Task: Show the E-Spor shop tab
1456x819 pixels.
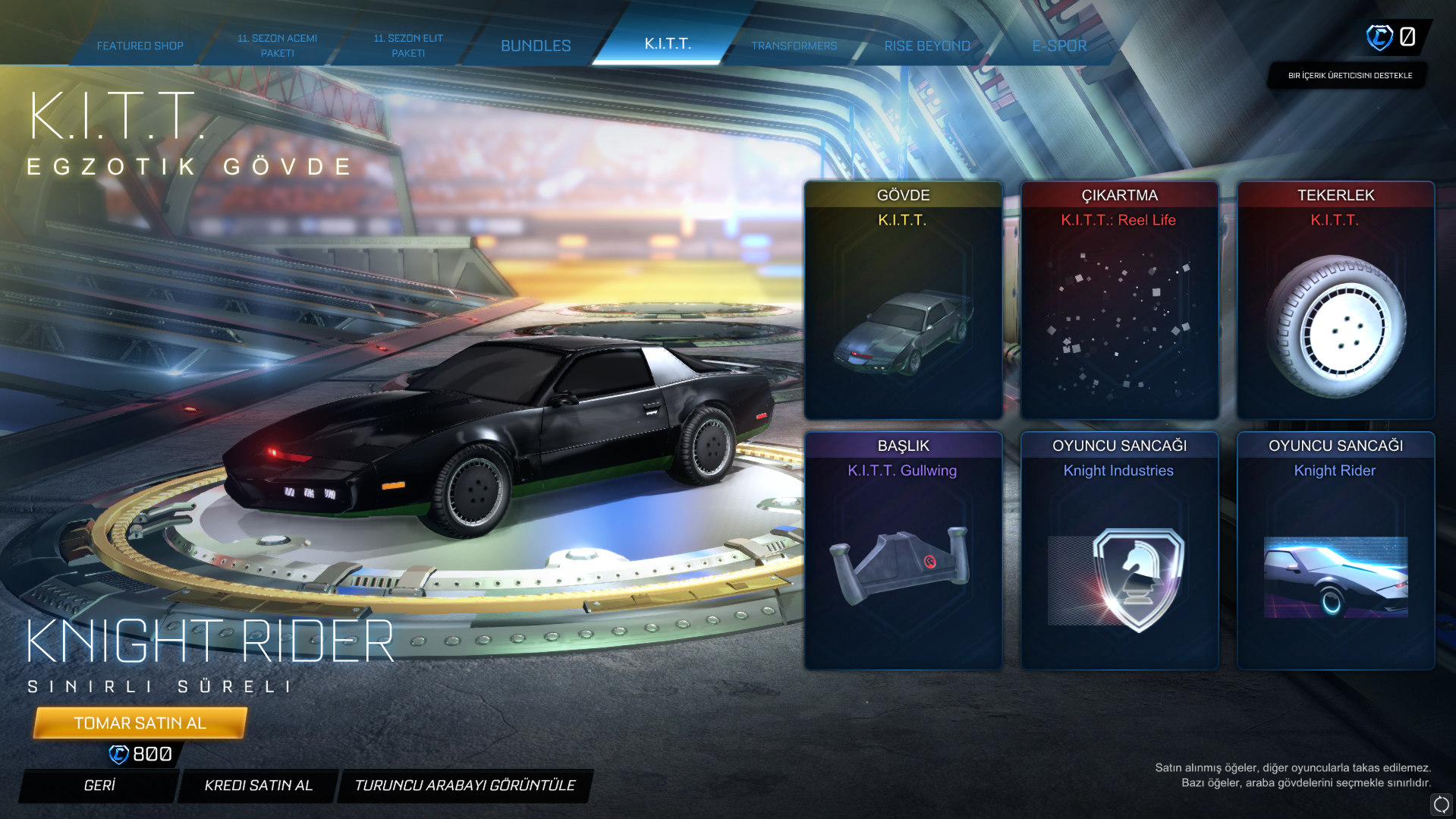Action: (1059, 46)
